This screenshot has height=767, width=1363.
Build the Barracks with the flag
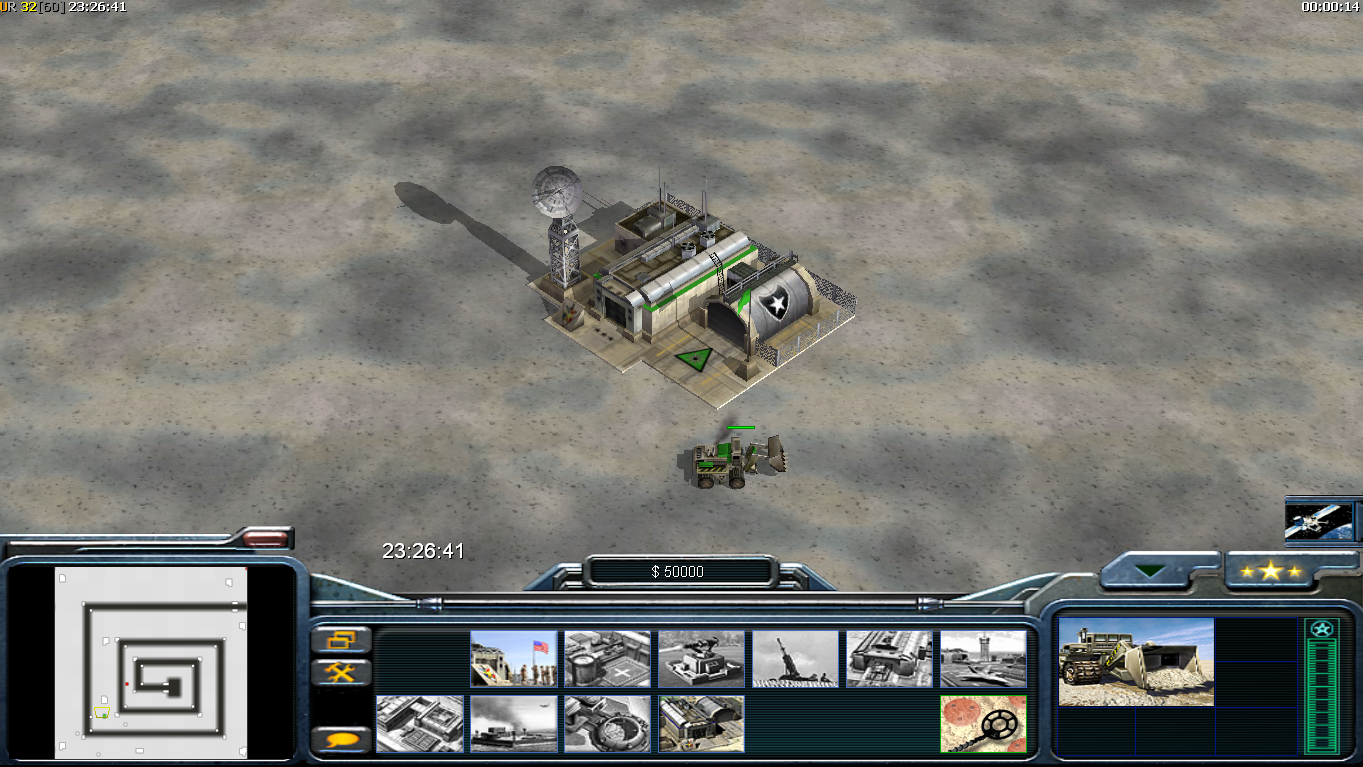[514, 658]
